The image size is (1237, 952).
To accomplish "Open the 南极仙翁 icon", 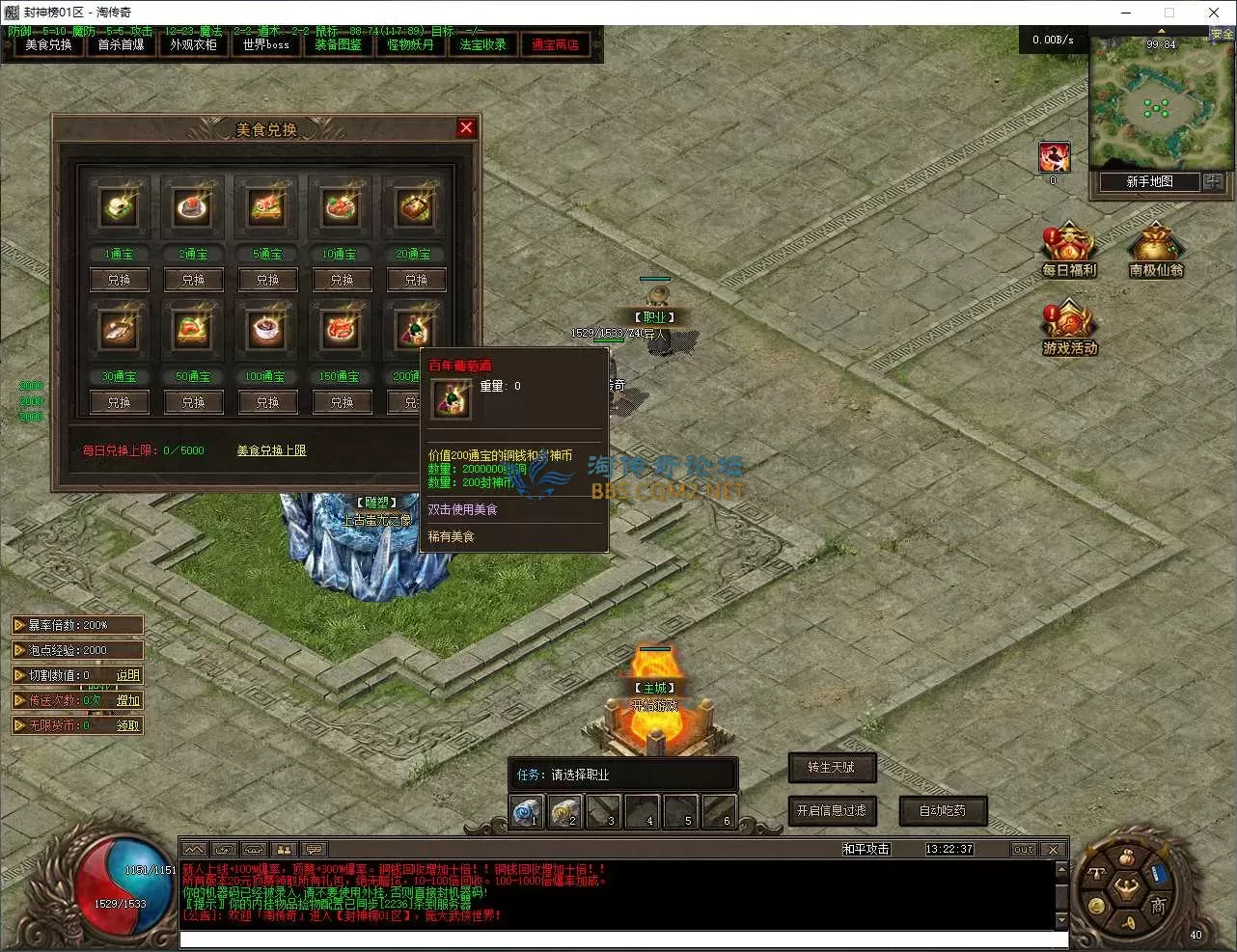I will pos(1156,251).
